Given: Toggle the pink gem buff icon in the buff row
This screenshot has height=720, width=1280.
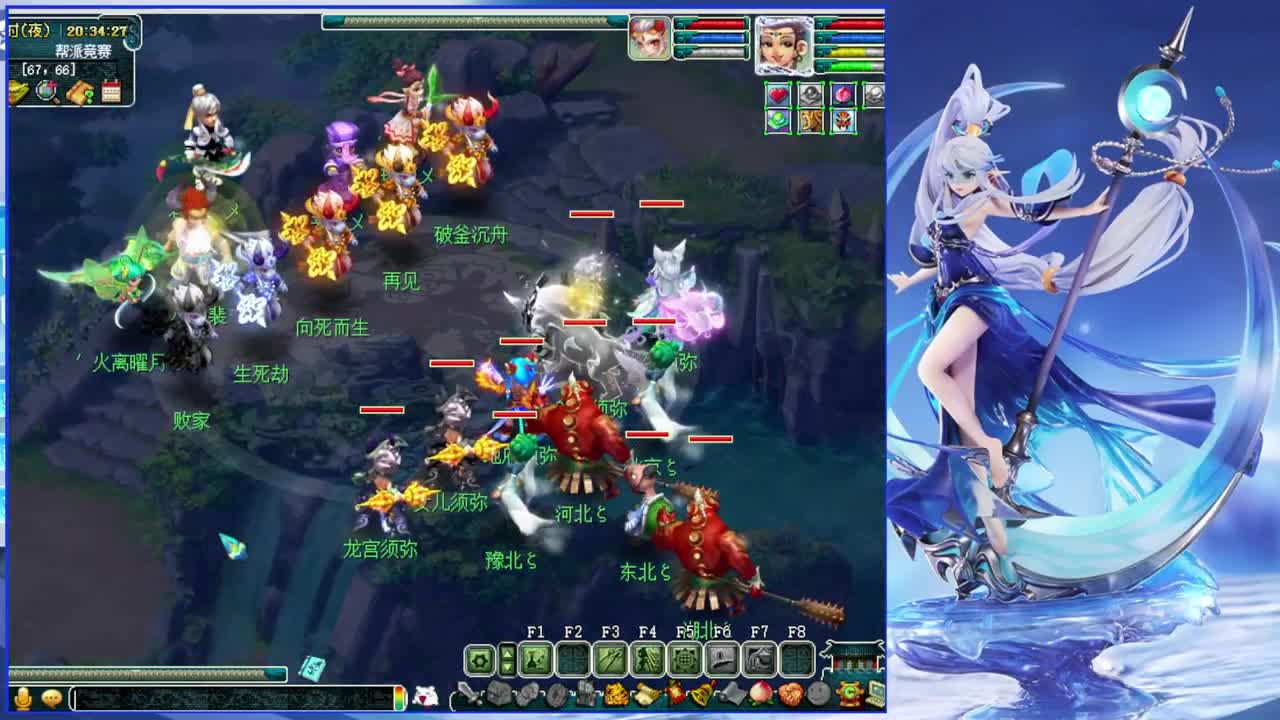Looking at the screenshot, I should 843,94.
